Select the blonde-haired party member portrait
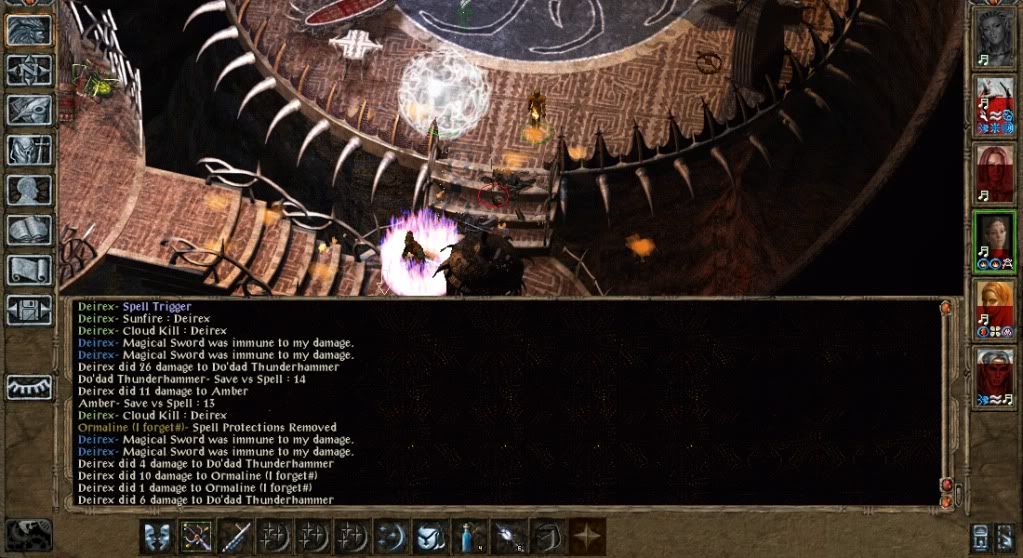This screenshot has width=1023, height=558. tap(994, 307)
